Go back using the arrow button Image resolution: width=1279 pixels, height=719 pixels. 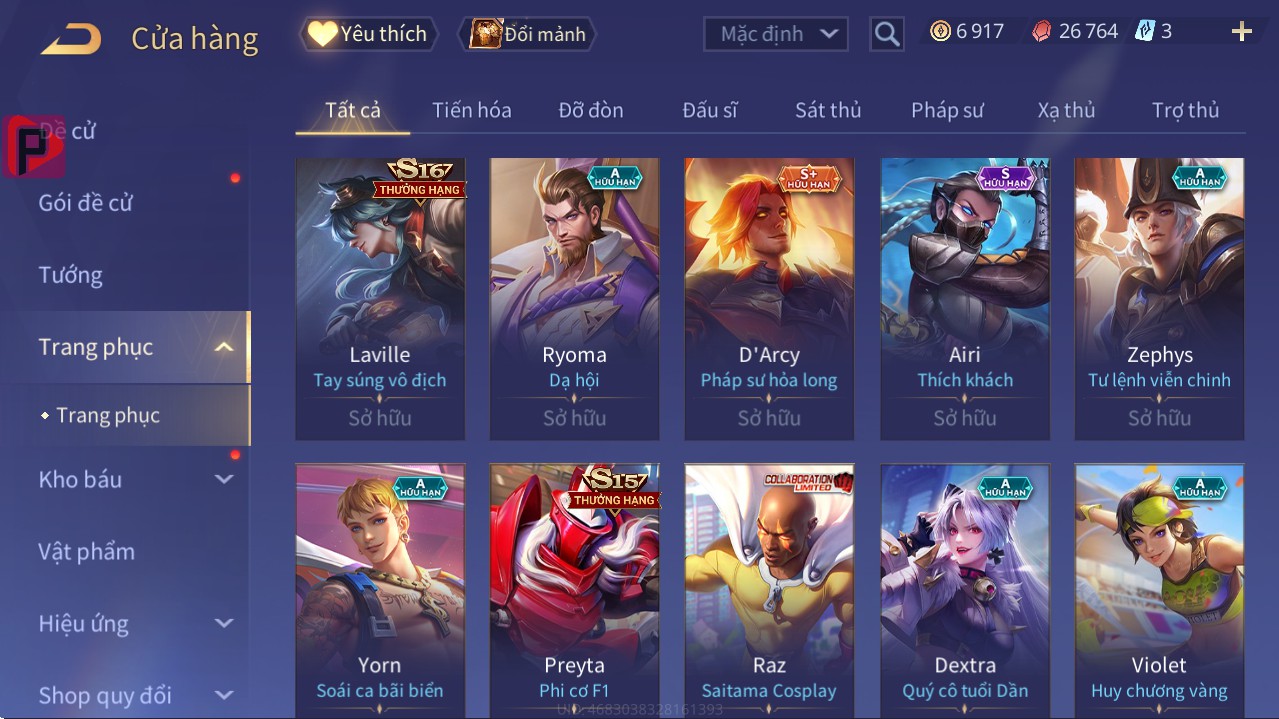[x=71, y=39]
